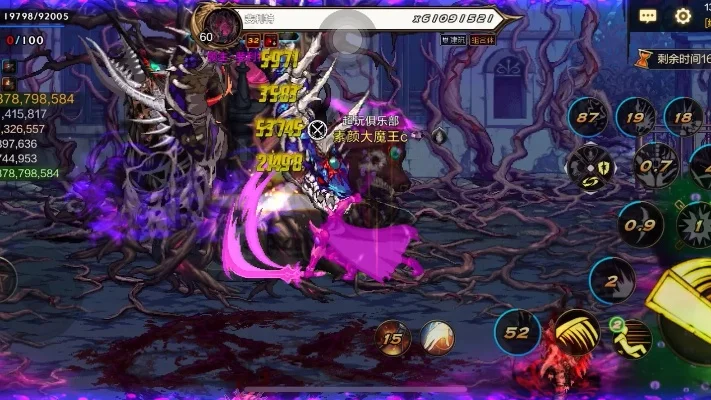Image resolution: width=711 pixels, height=400 pixels.
Task: Tap the skill with 52 cooldown
Action: [x=518, y=333]
